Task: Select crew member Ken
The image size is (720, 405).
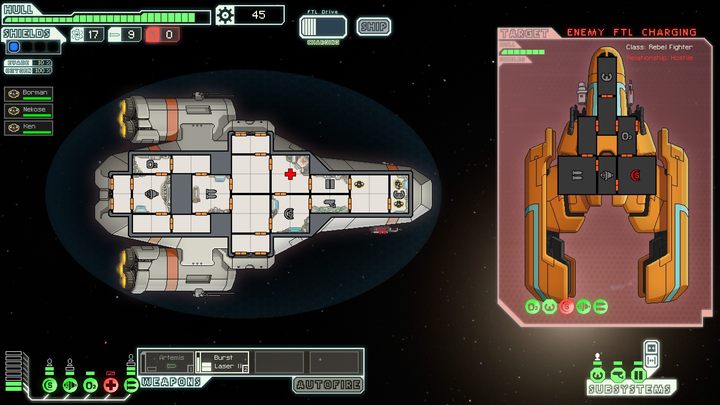Action: point(28,127)
